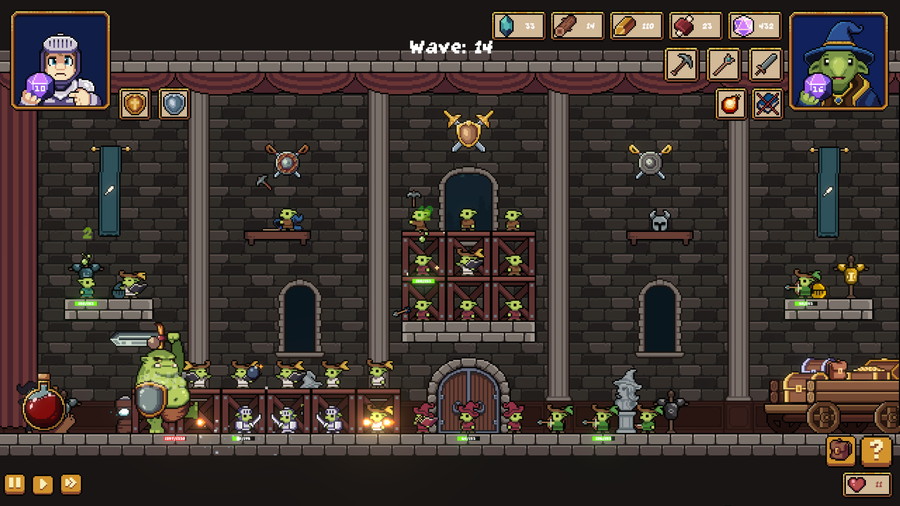Pause the game

[15, 484]
